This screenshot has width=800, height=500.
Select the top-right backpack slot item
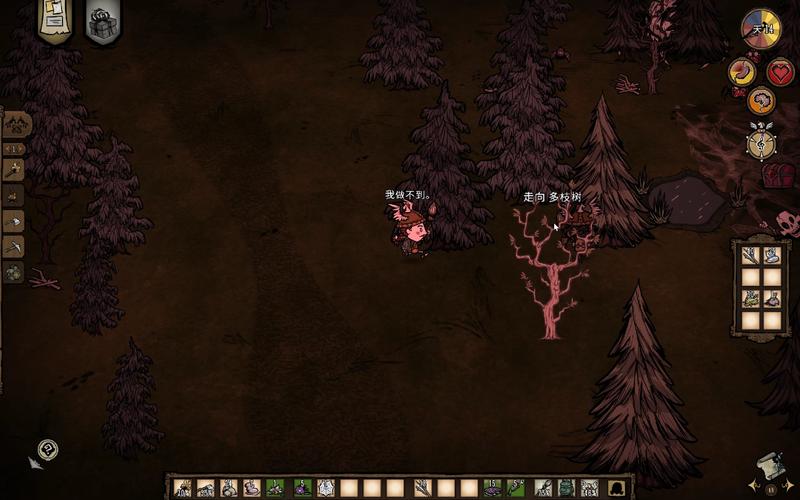(772, 255)
